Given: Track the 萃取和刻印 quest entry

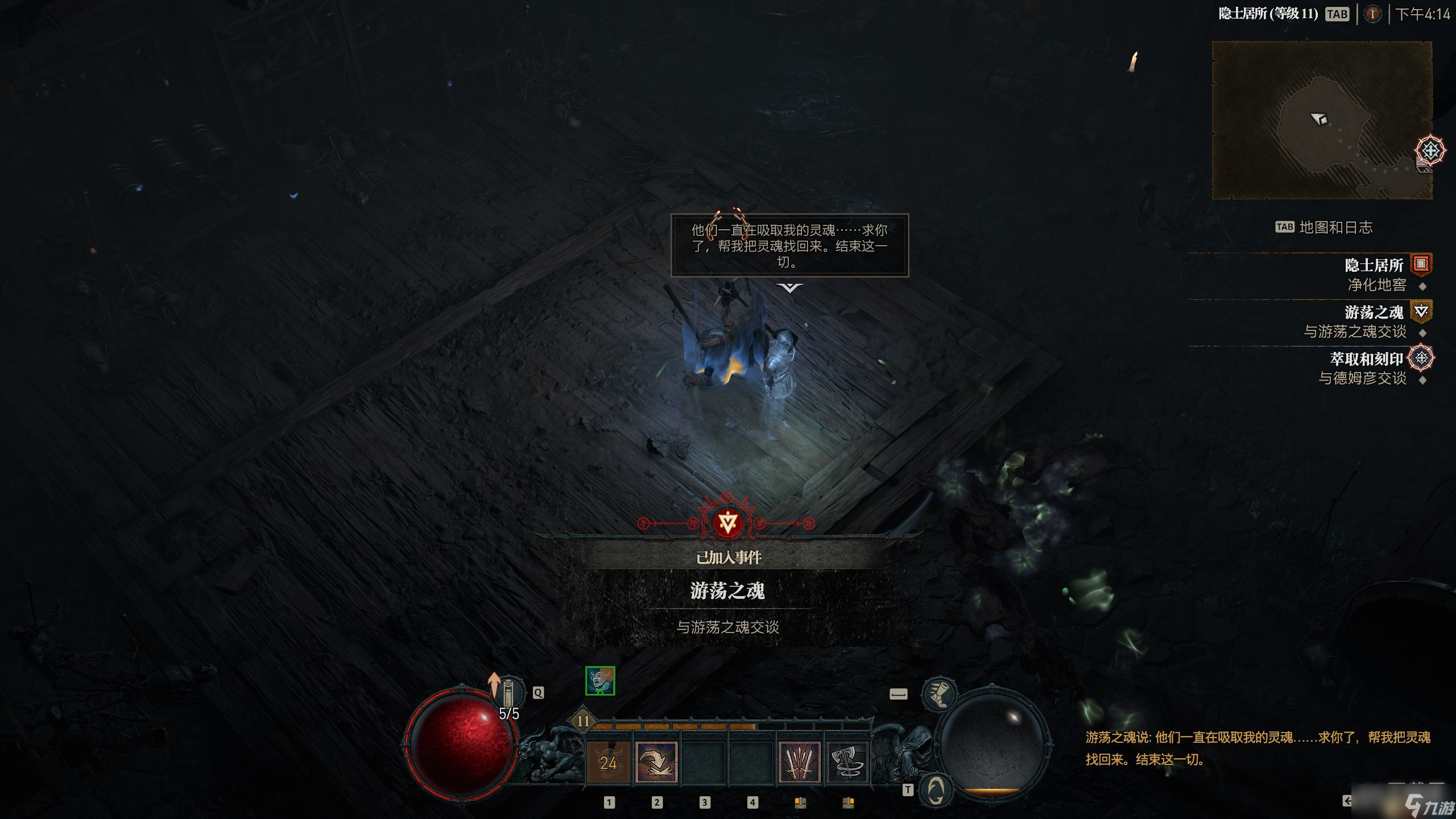Looking at the screenshot, I should coord(1366,359).
